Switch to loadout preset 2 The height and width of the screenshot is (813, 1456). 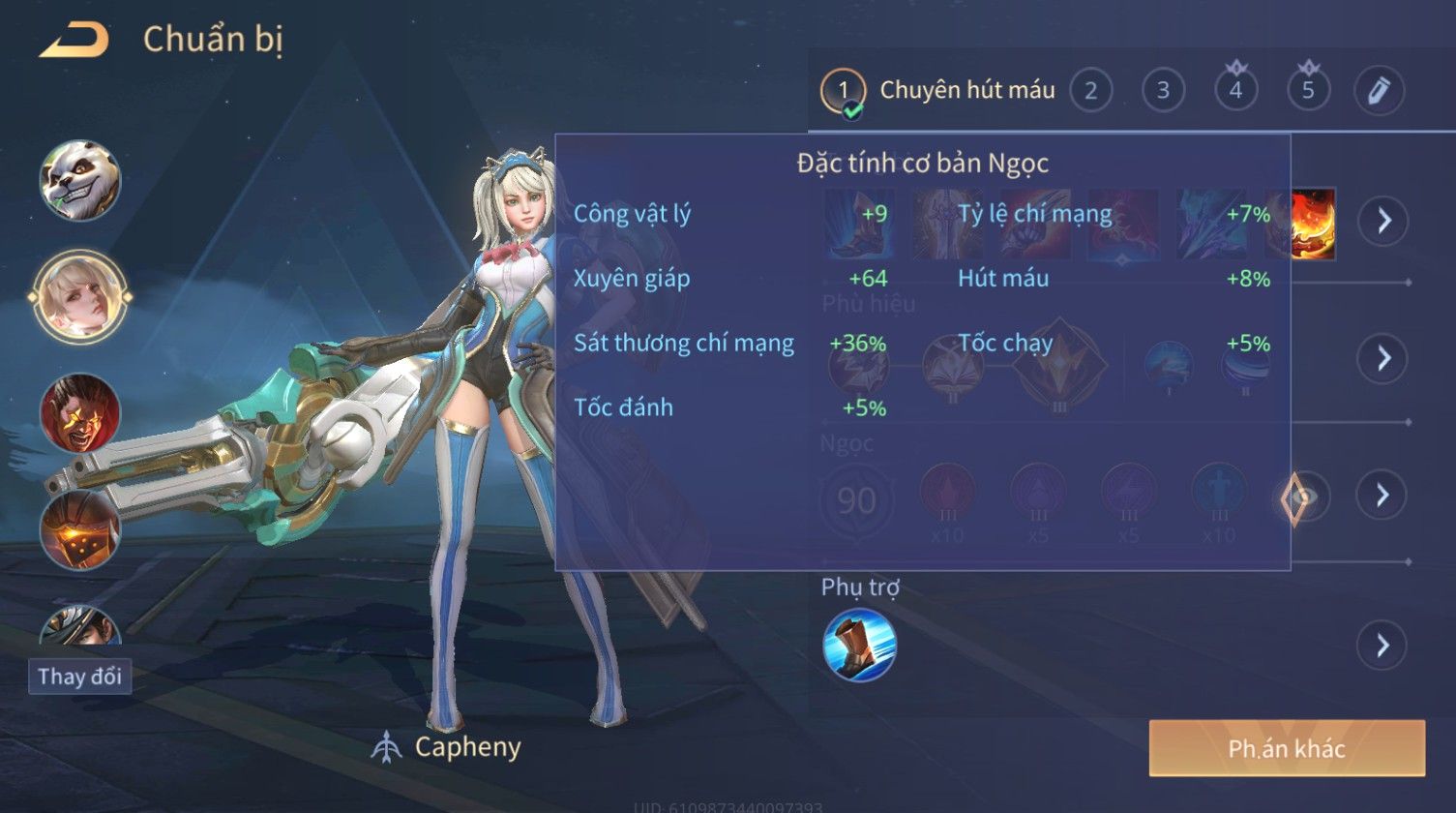pyautogui.click(x=1090, y=91)
